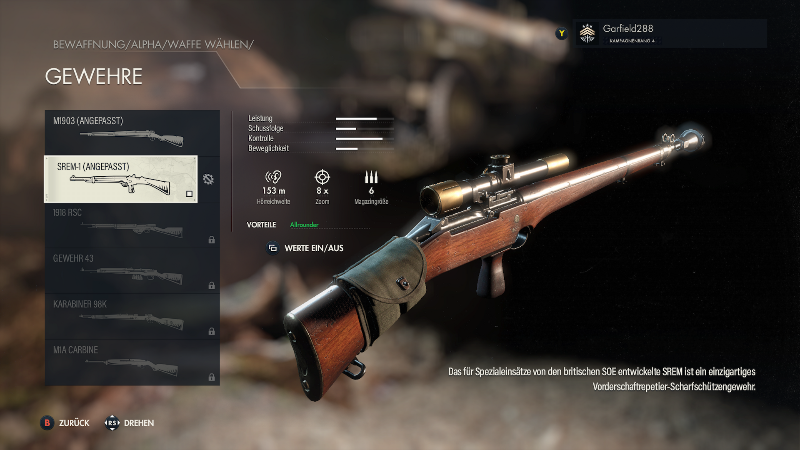Pick the locked Gewehr 43 row
The height and width of the screenshot is (450, 800).
coord(131,271)
